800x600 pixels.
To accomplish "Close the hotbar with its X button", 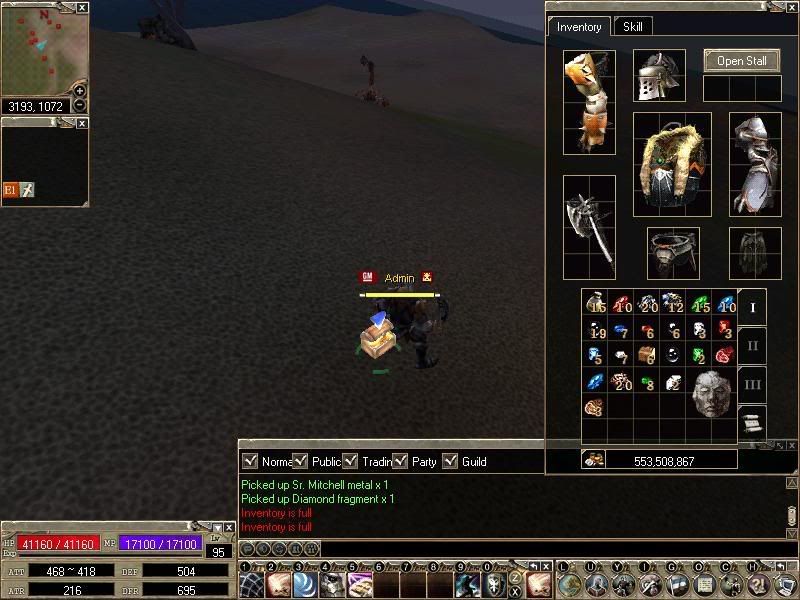I will [547, 566].
